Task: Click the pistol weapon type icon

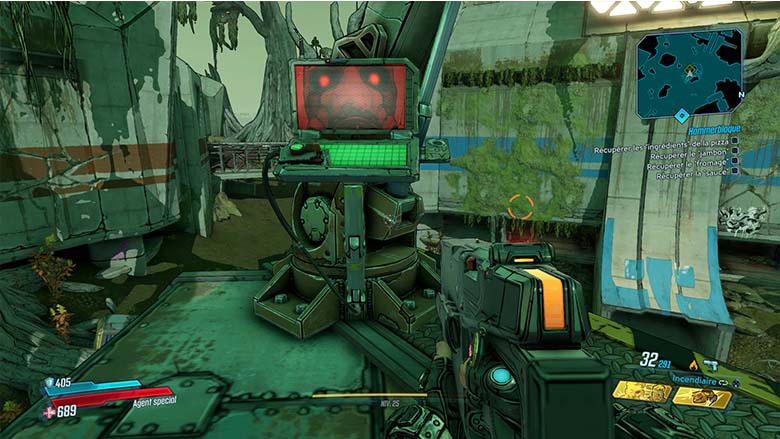Action: pos(711,365)
